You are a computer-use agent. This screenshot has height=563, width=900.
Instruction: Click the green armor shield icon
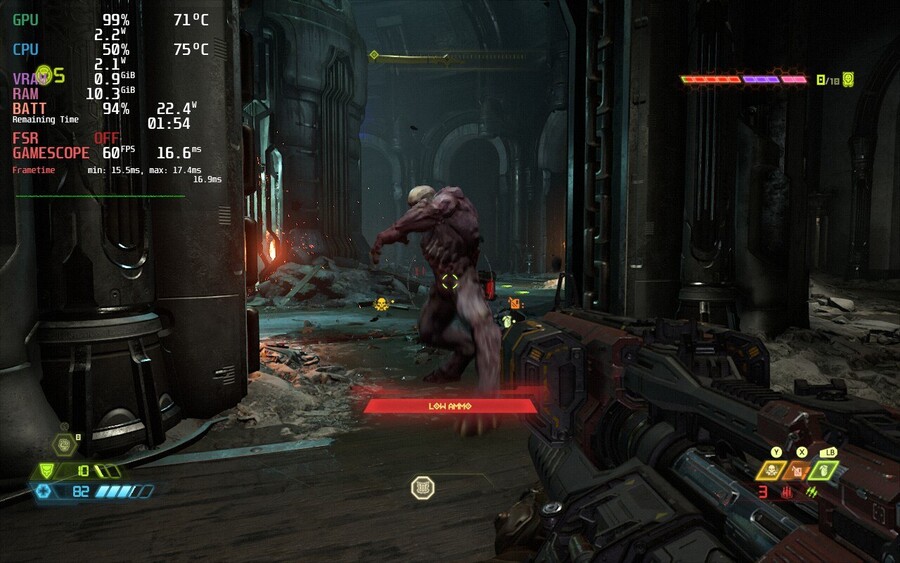[x=44, y=471]
